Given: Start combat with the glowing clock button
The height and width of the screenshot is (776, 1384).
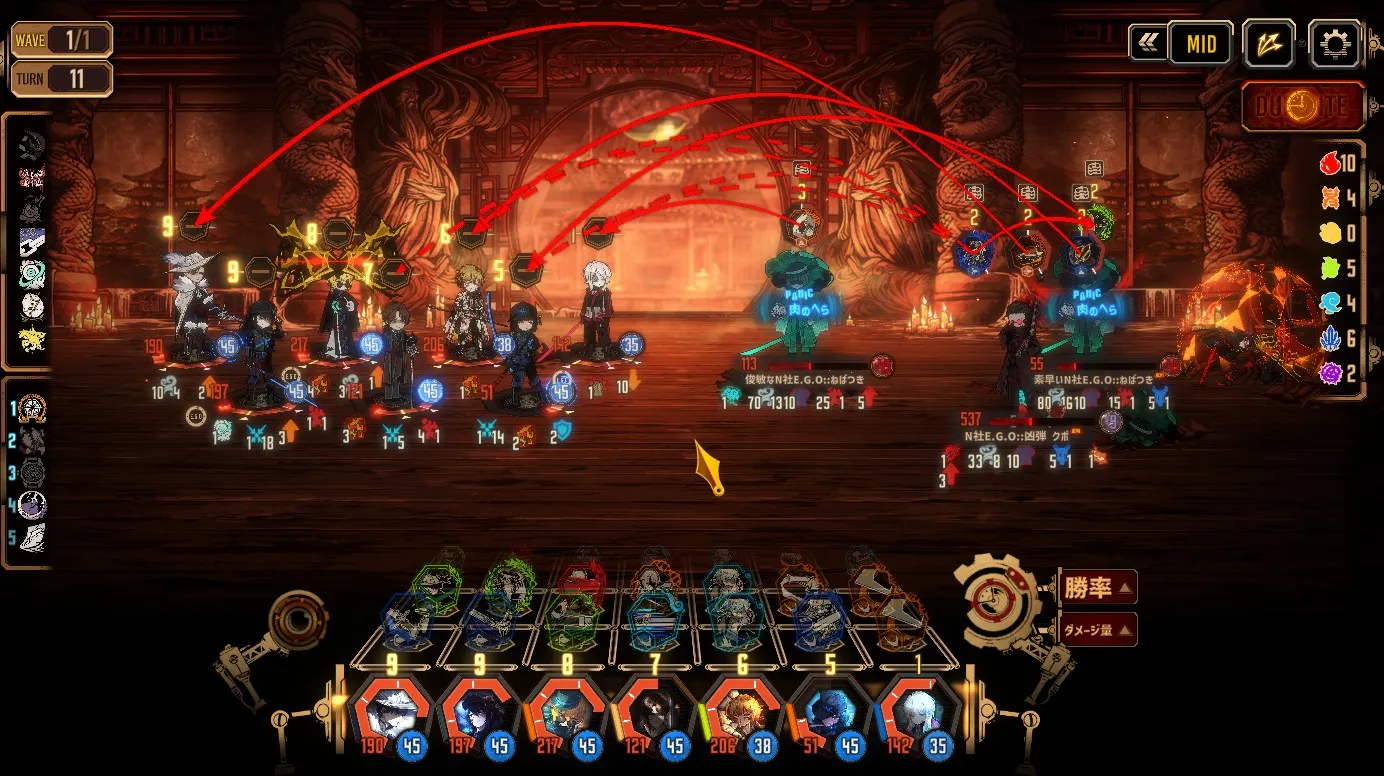Looking at the screenshot, I should click(x=1304, y=107).
